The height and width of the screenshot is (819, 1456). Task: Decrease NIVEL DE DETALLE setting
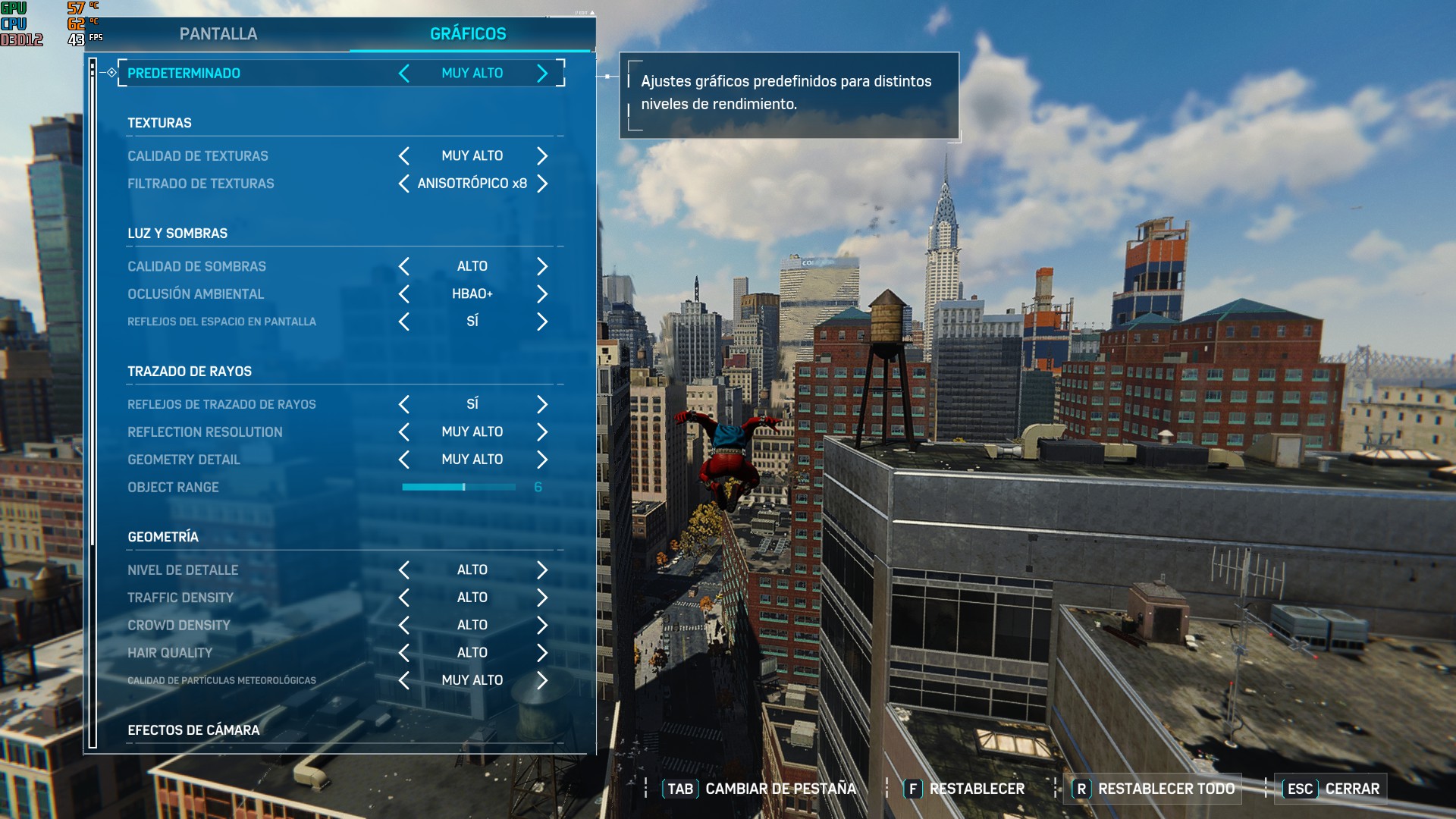[x=403, y=570]
